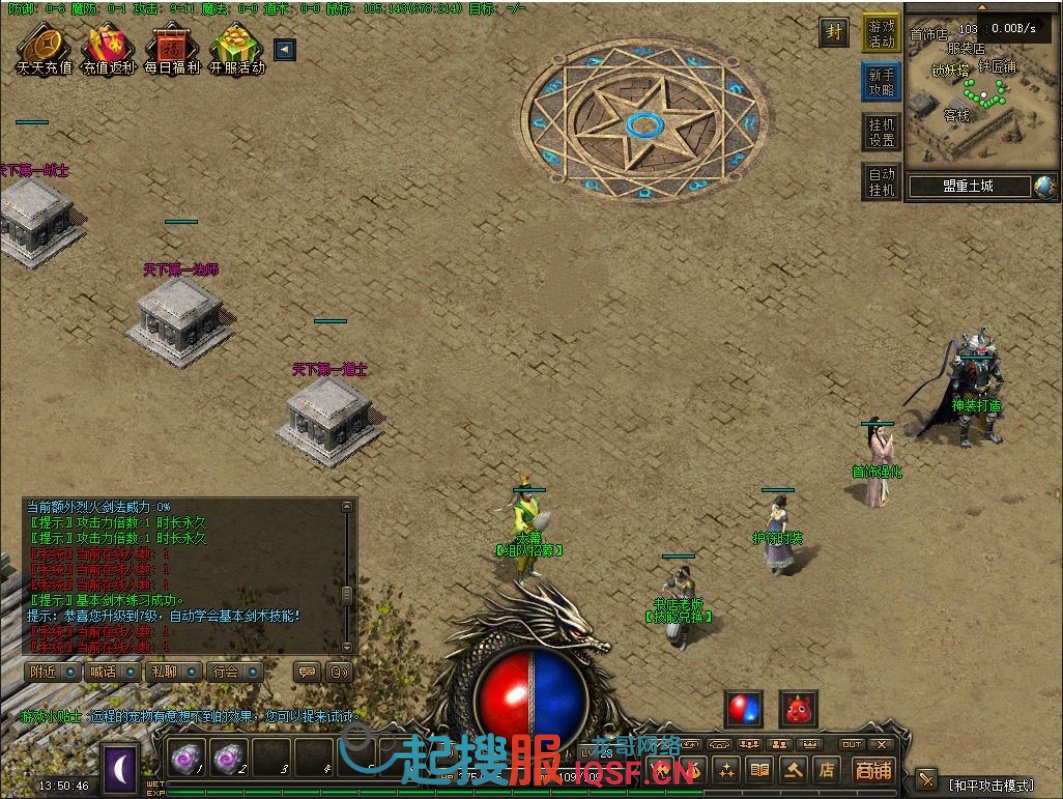Open 挂机设置 auto-play settings

[x=881, y=132]
